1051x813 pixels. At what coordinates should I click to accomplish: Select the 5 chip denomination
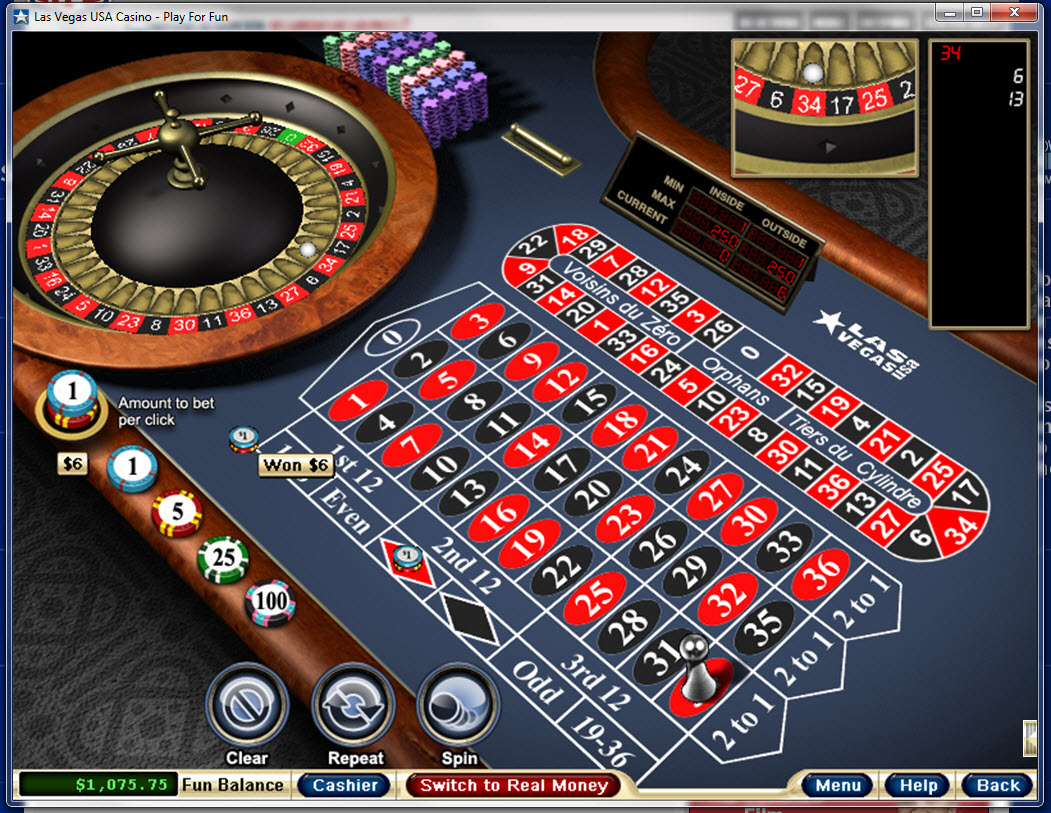point(176,512)
